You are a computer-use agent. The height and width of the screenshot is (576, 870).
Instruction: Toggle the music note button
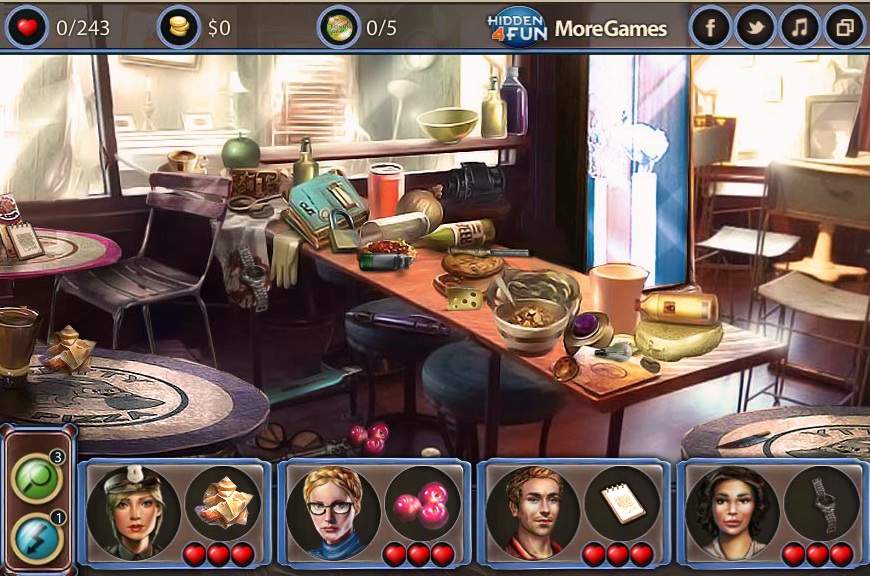coord(799,28)
